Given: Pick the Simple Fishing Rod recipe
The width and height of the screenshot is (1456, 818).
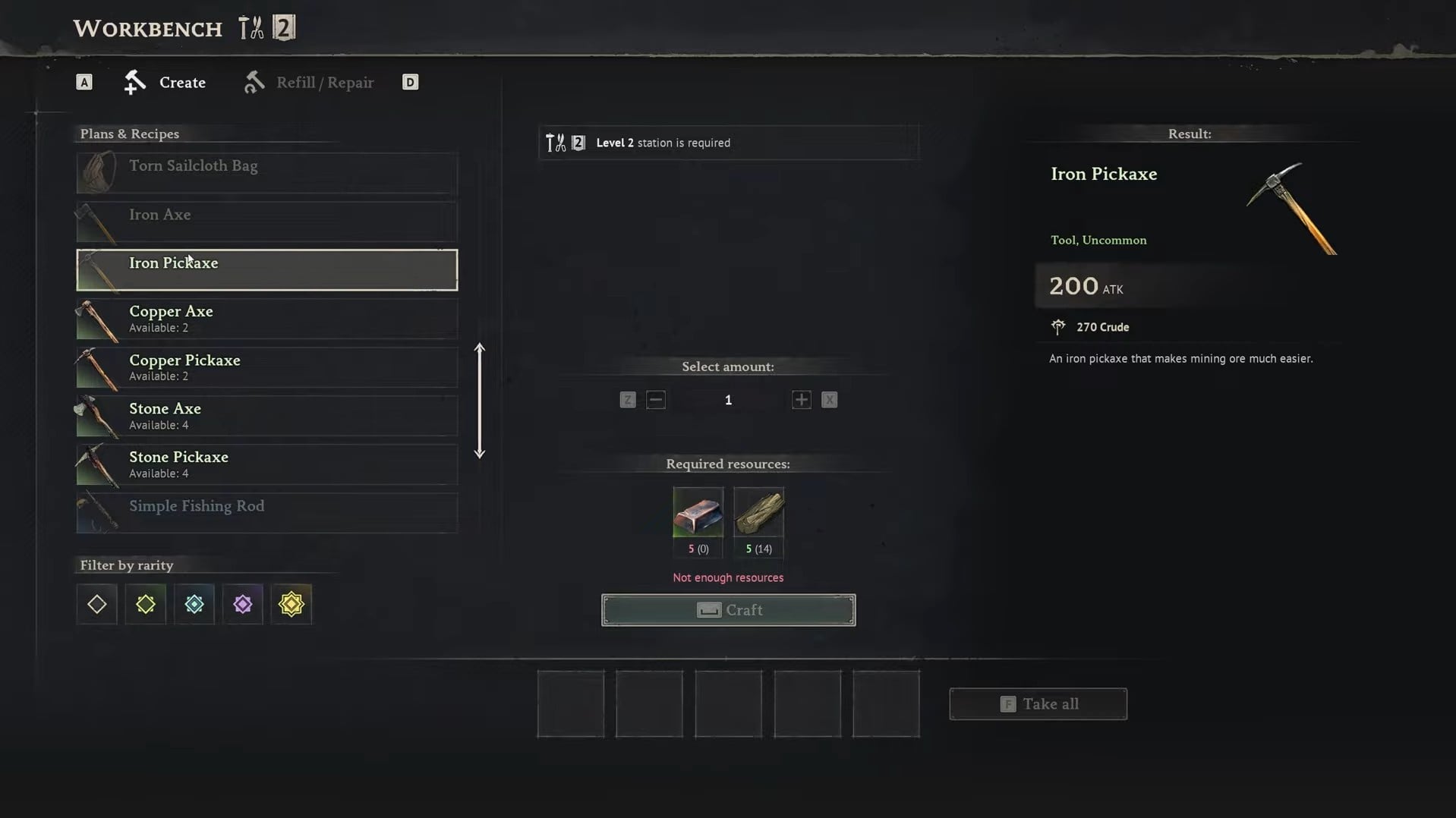Looking at the screenshot, I should pos(266,512).
